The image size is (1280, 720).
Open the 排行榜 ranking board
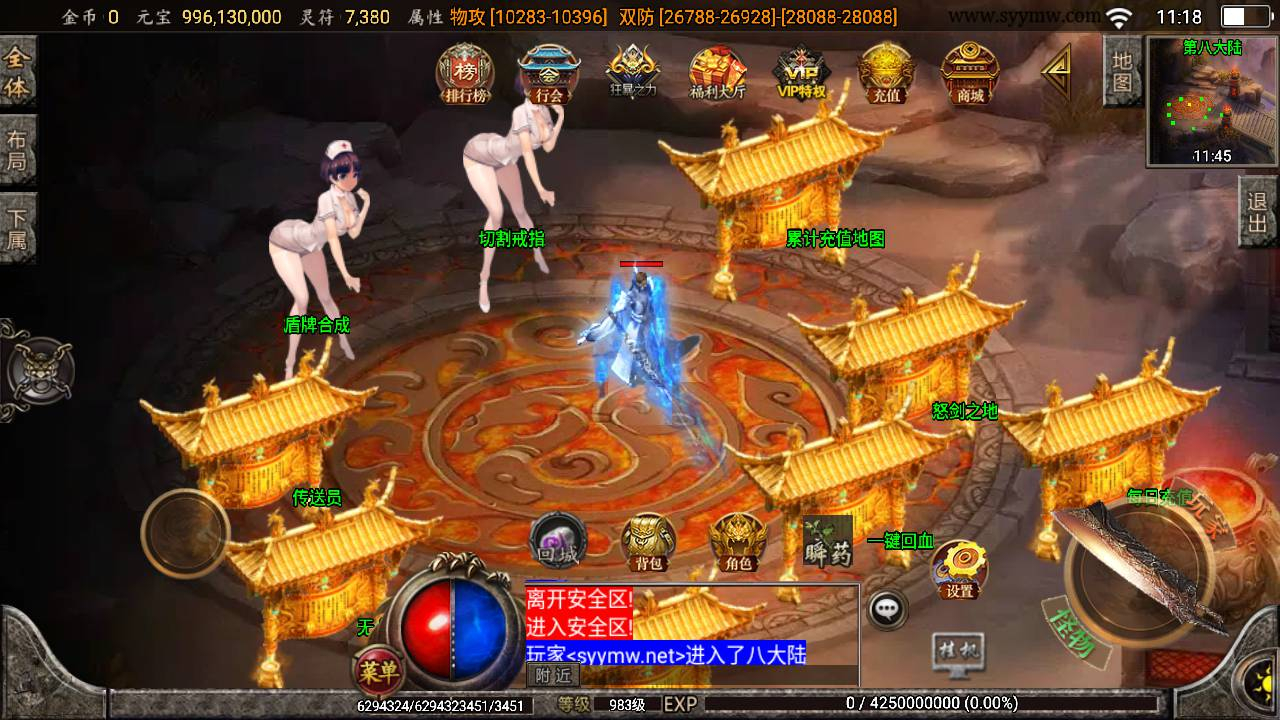[465, 74]
